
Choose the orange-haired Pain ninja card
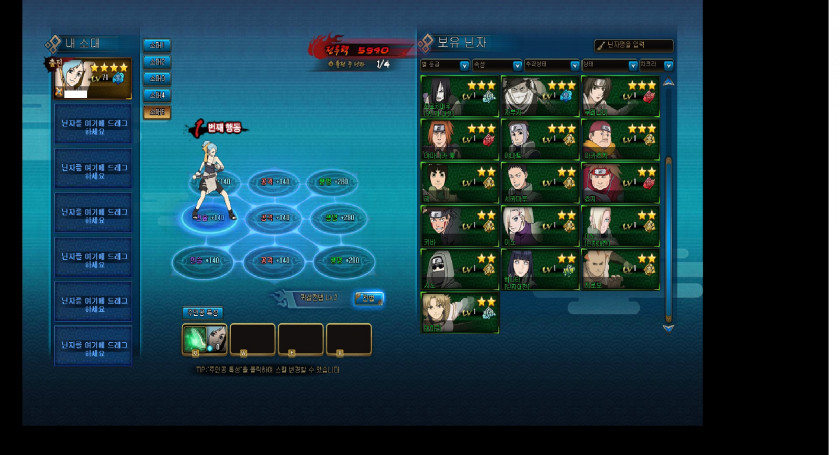click(x=458, y=139)
